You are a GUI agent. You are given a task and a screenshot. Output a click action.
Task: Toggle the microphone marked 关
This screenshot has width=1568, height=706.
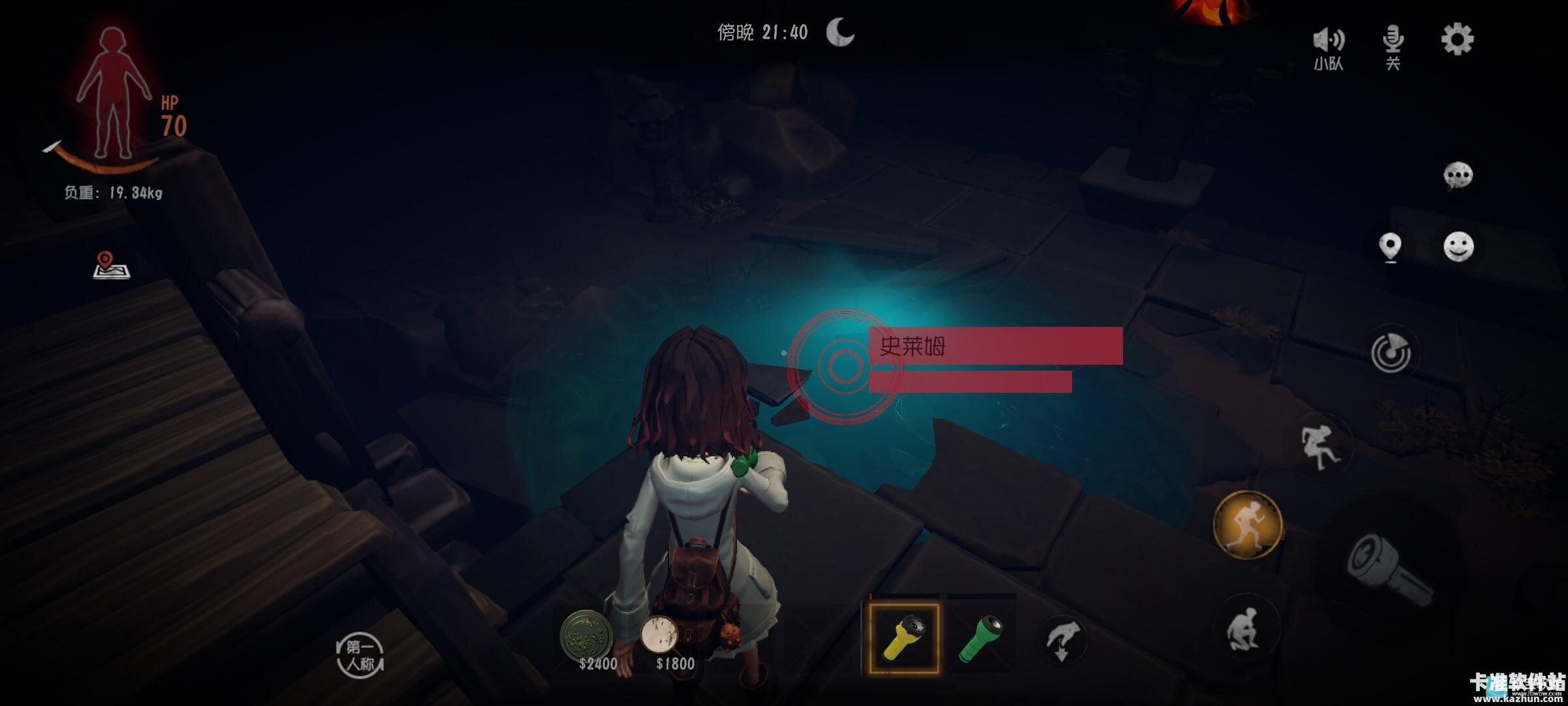[1393, 47]
